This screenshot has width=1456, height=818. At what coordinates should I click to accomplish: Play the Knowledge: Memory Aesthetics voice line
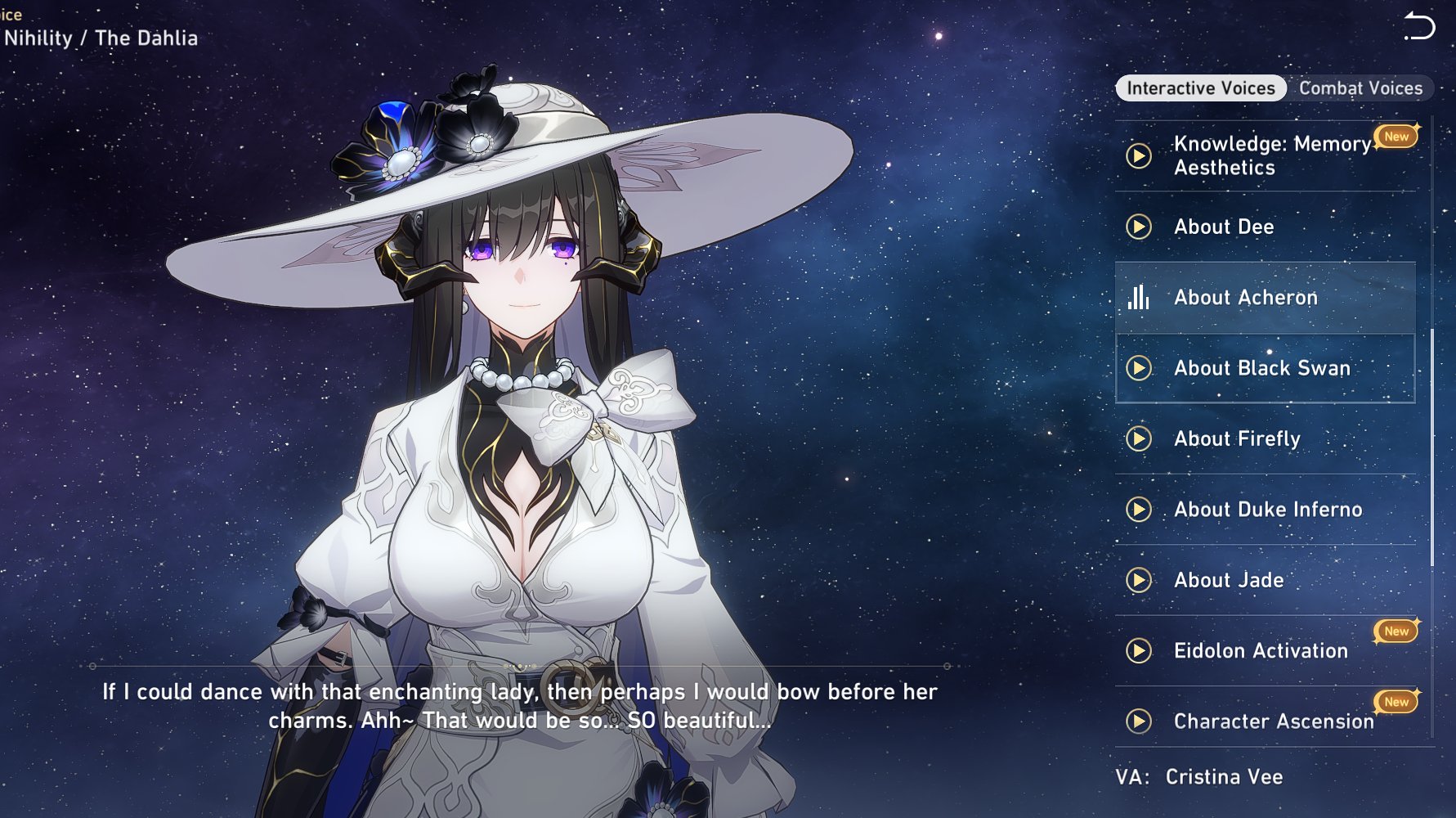(1139, 155)
